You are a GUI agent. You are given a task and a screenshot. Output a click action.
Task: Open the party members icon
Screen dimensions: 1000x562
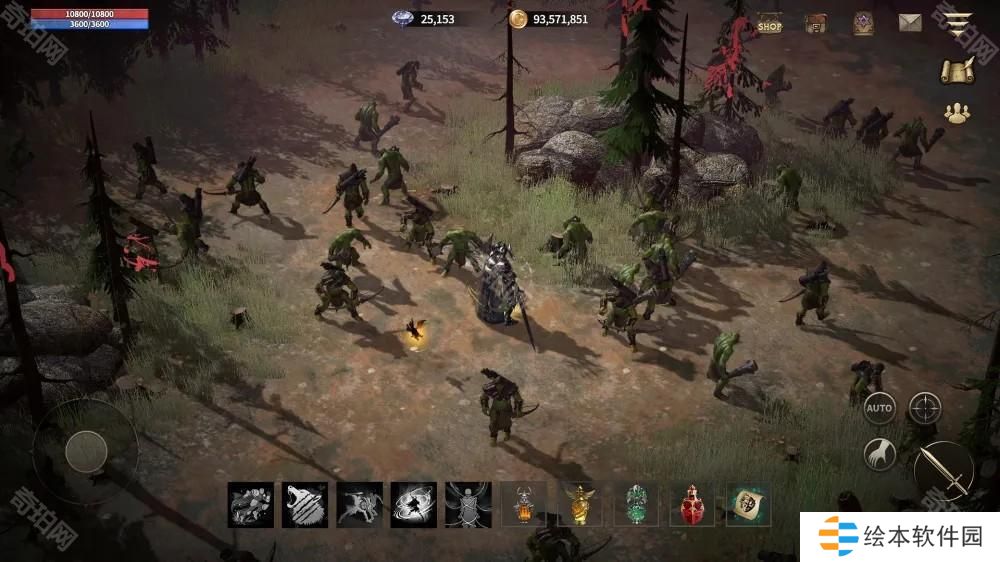pyautogui.click(x=958, y=113)
